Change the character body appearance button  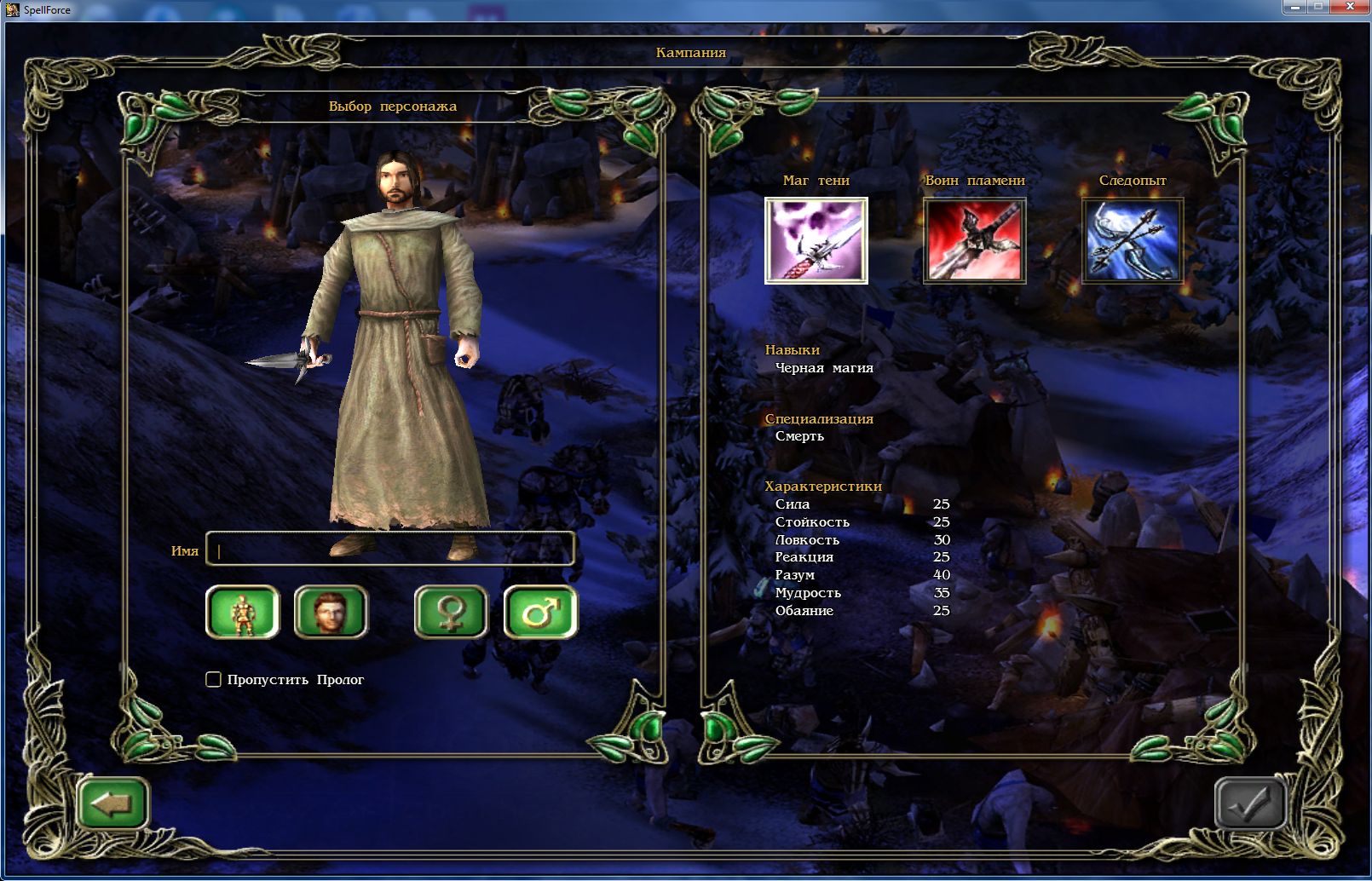tap(243, 612)
